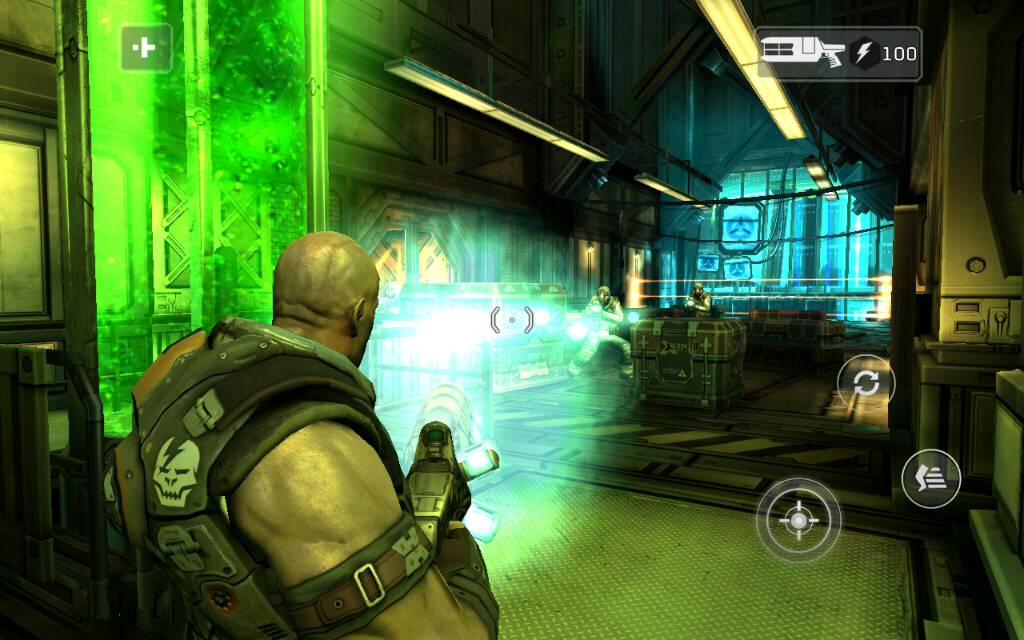The image size is (1024, 640).
Task: Select the weapon icon panel
Action: (x=838, y=53)
